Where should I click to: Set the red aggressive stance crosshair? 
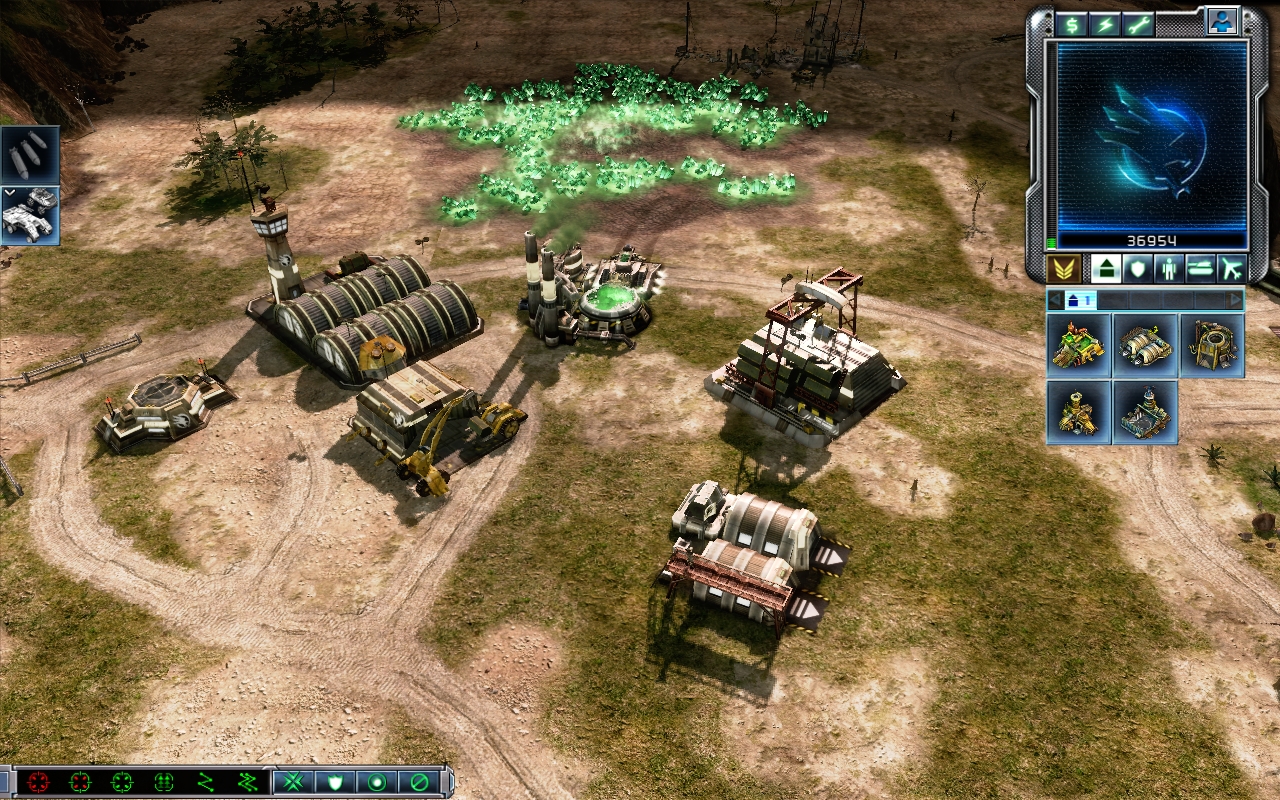[38, 782]
